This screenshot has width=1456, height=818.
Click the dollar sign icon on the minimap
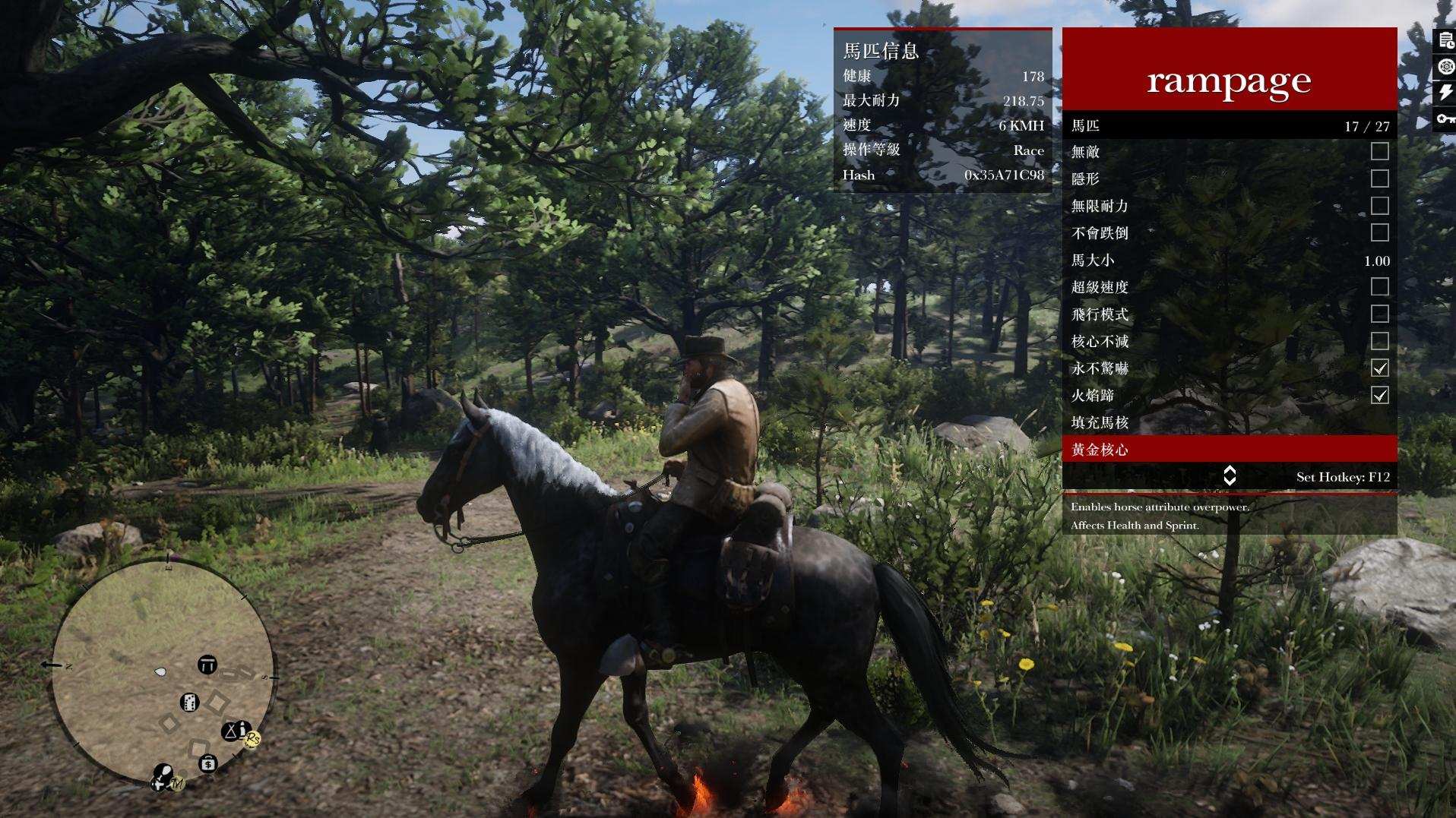tap(208, 763)
